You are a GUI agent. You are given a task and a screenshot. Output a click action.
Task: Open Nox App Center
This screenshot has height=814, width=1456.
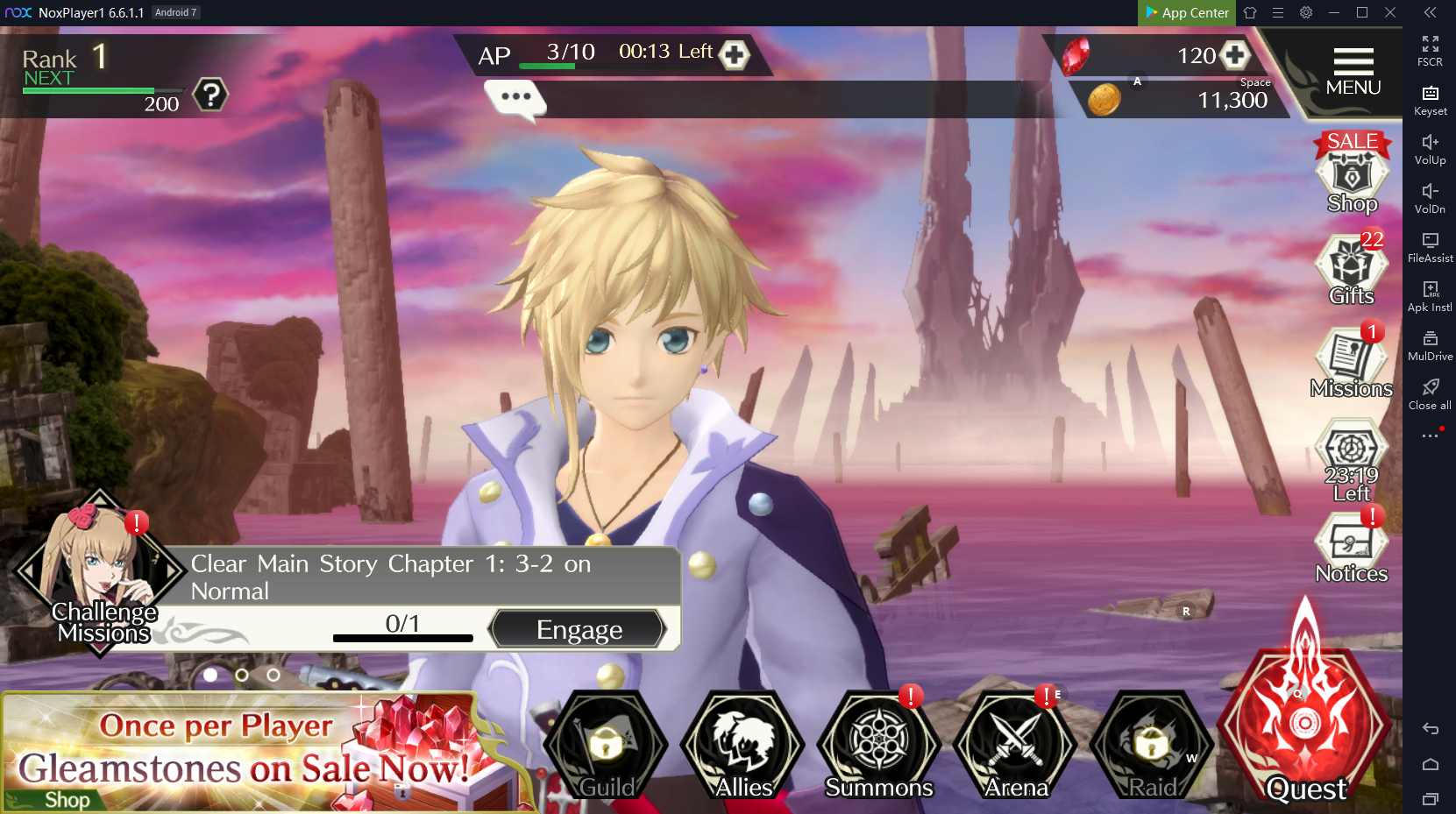pos(1186,12)
